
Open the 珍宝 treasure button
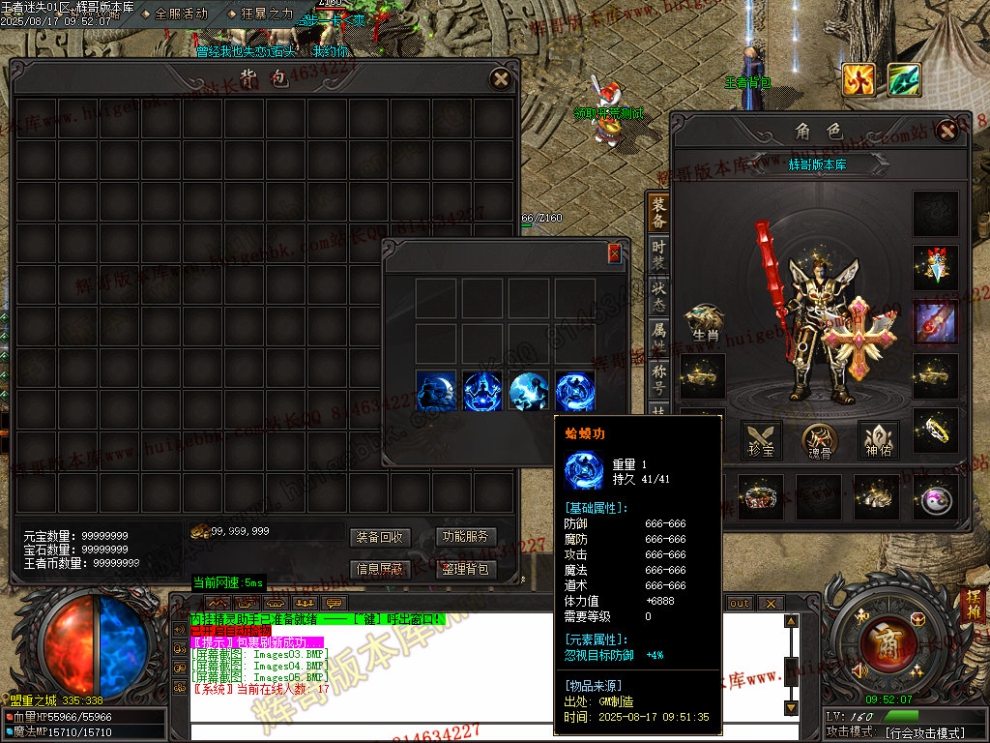click(761, 440)
